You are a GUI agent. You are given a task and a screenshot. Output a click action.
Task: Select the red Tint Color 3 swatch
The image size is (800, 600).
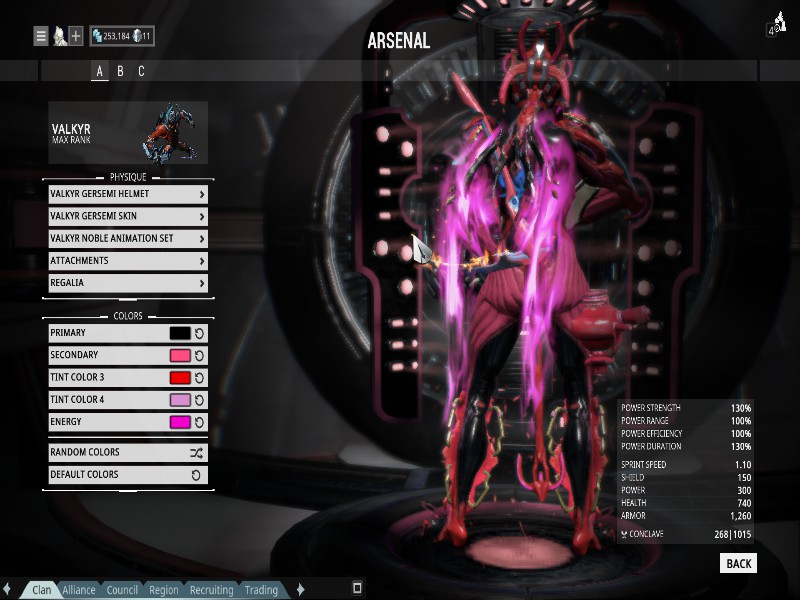(180, 377)
